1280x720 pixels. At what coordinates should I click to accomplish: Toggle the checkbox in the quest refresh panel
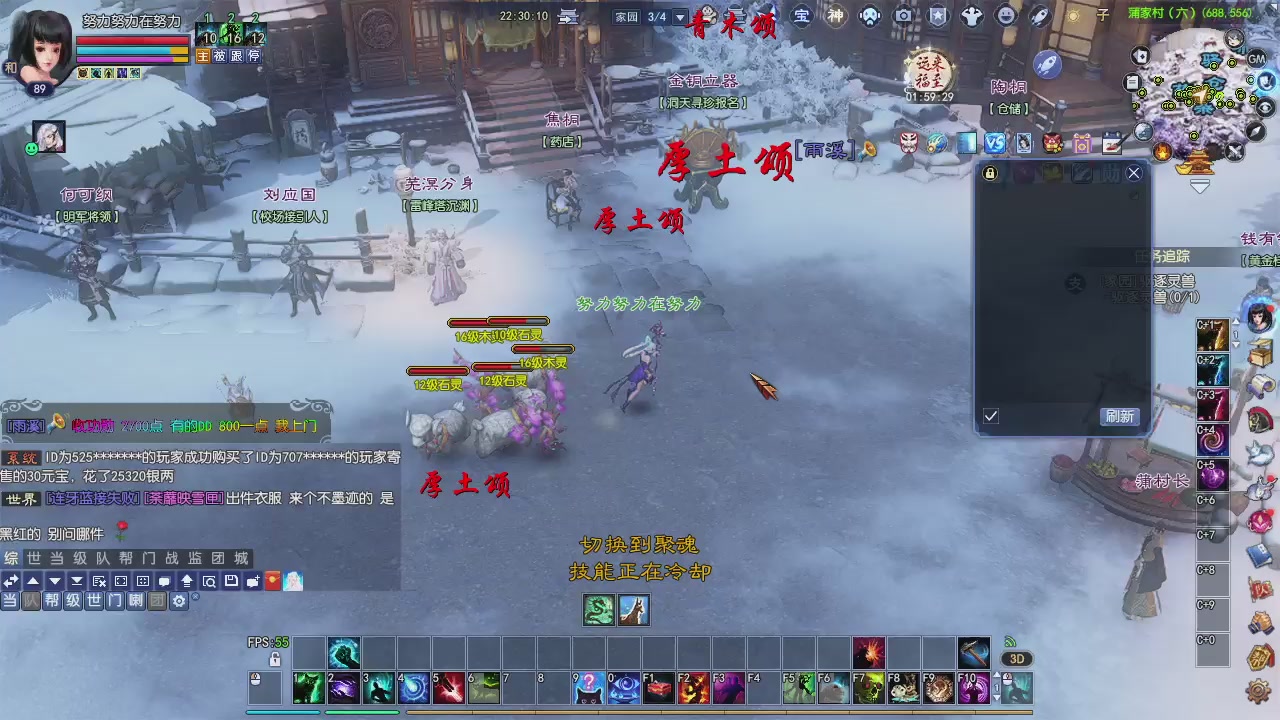pyautogui.click(x=991, y=417)
